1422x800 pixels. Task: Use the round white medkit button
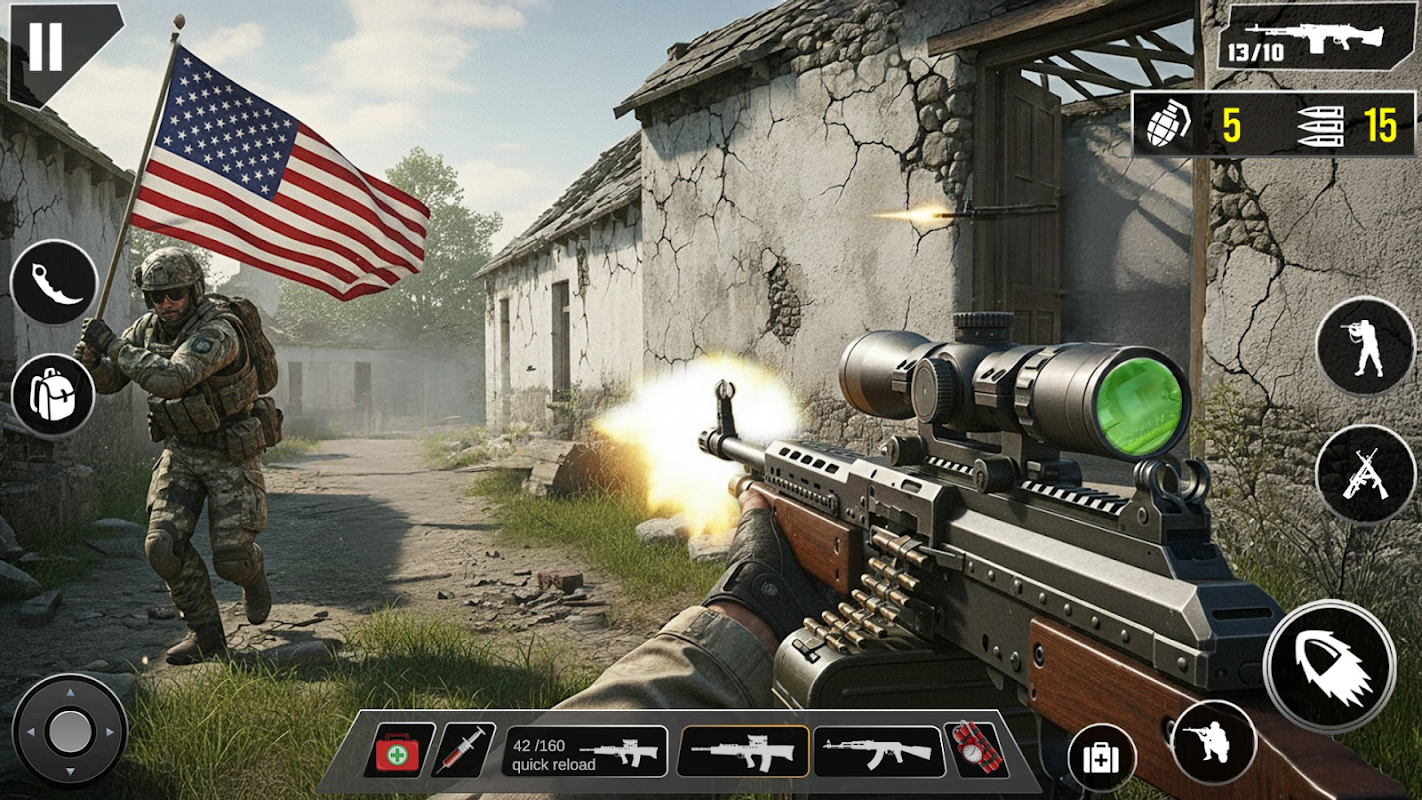pyautogui.click(x=1101, y=758)
